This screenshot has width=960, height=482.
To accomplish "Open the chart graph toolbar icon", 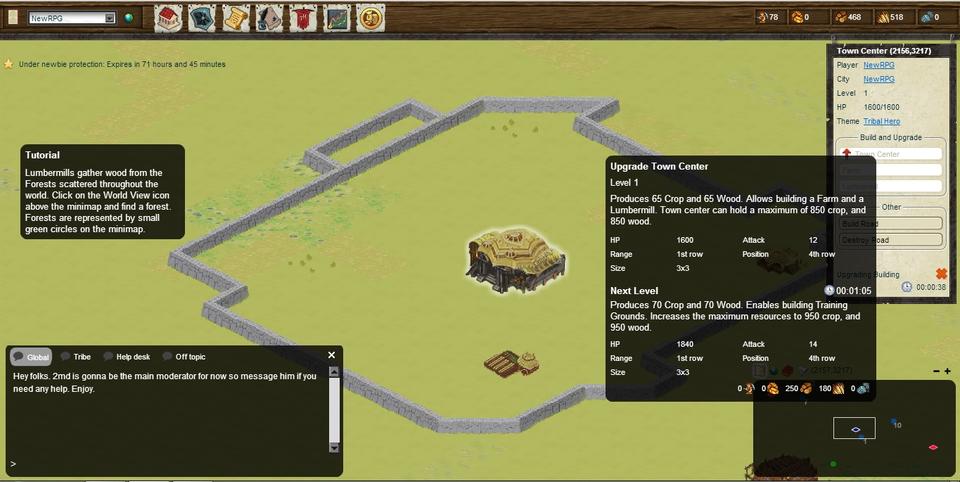I will point(337,17).
